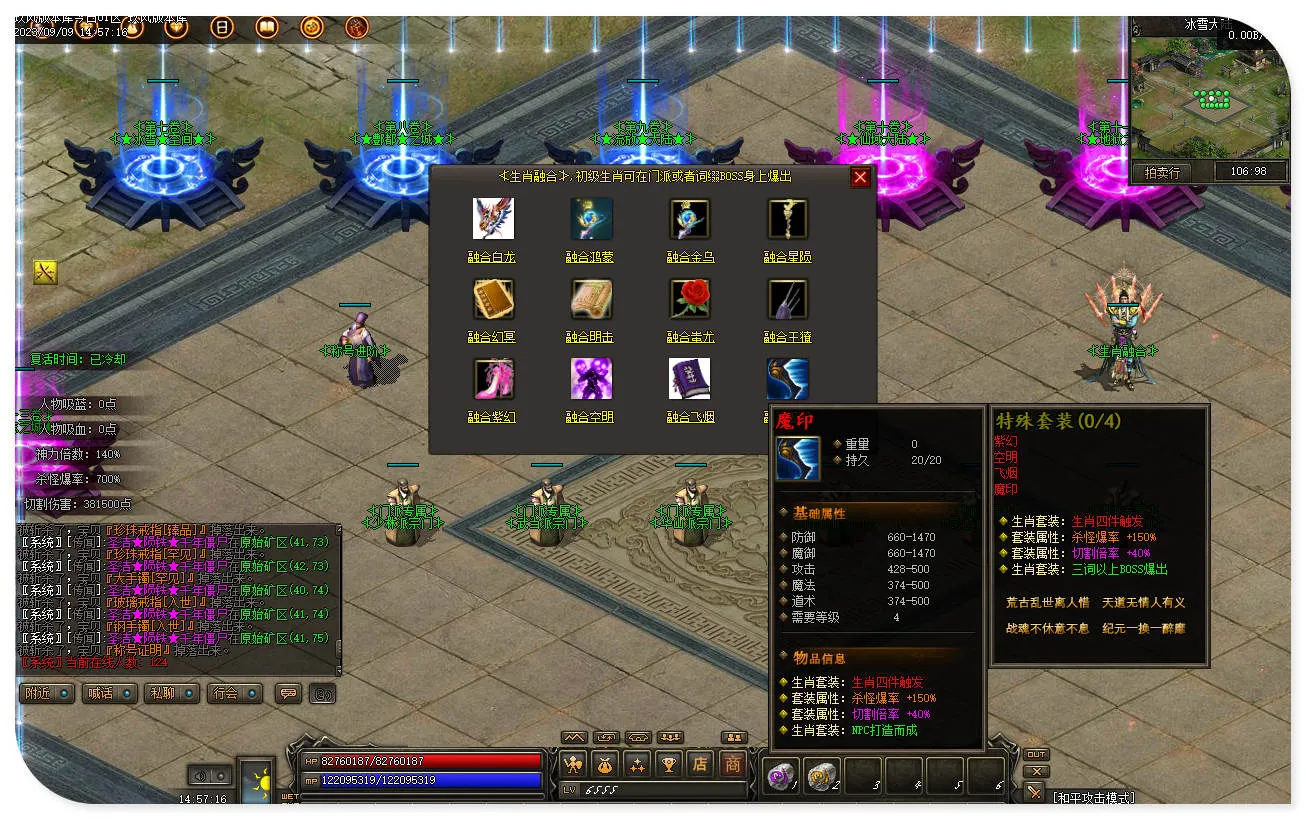Choose the 融合幻冥 option
The width and height of the screenshot is (1306, 819).
[492, 337]
